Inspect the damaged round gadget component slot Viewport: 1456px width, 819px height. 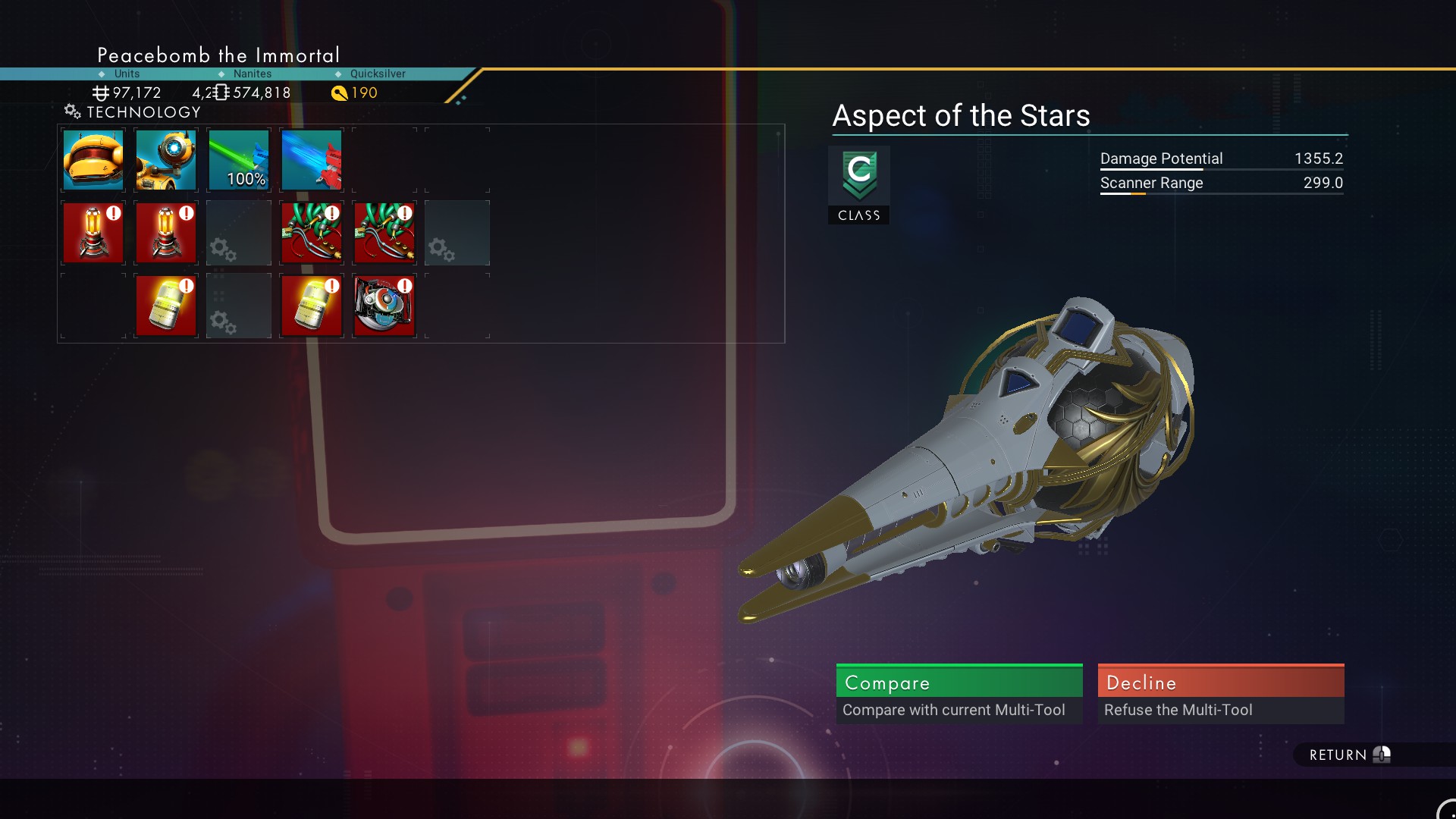coord(384,306)
